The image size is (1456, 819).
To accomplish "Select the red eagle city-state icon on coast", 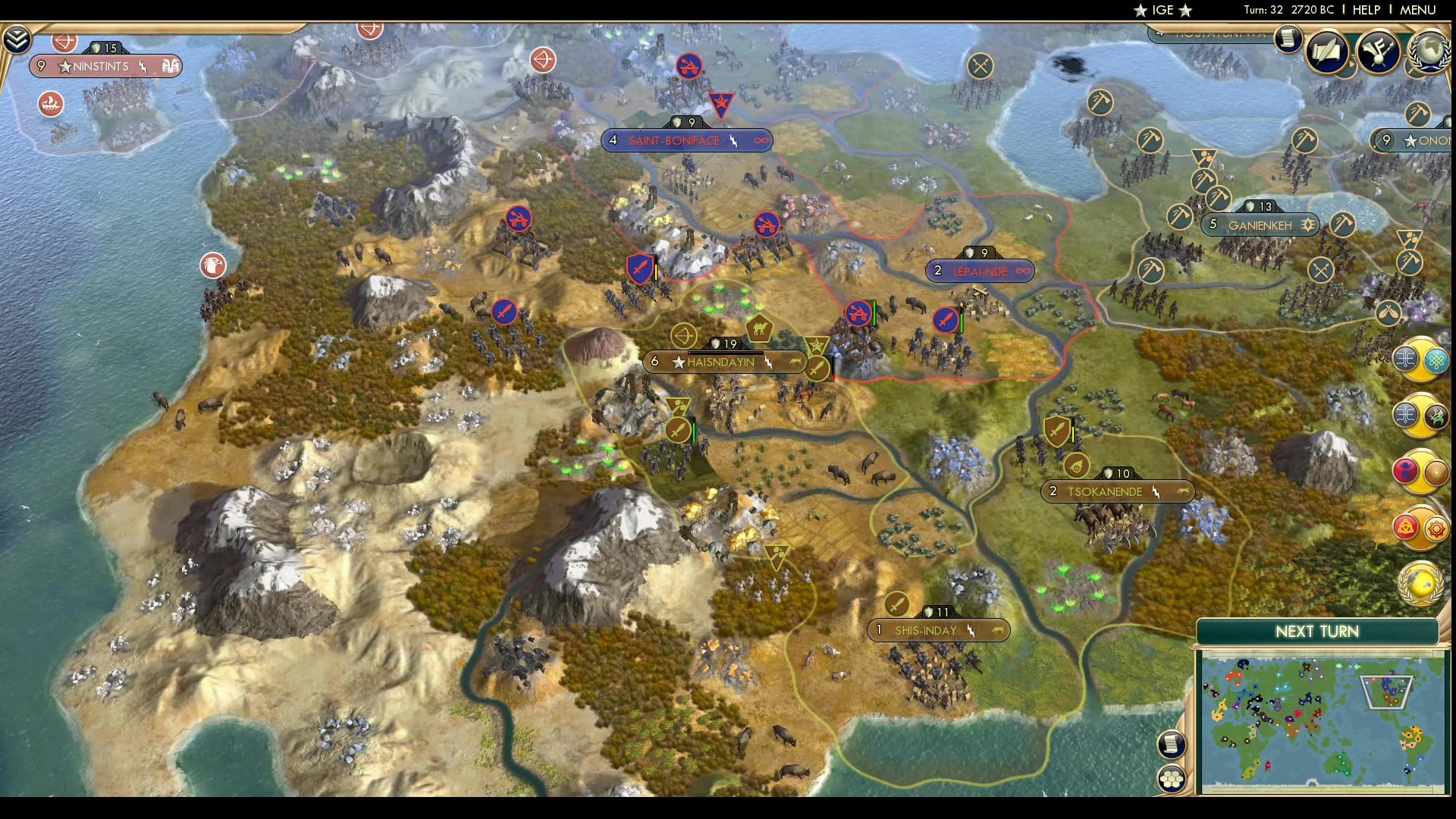I will (x=214, y=266).
